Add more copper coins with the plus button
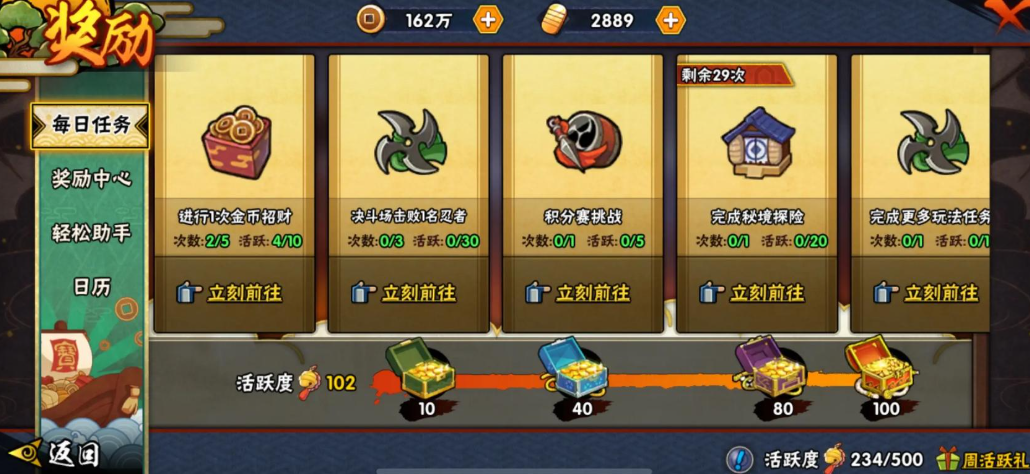 click(x=487, y=19)
